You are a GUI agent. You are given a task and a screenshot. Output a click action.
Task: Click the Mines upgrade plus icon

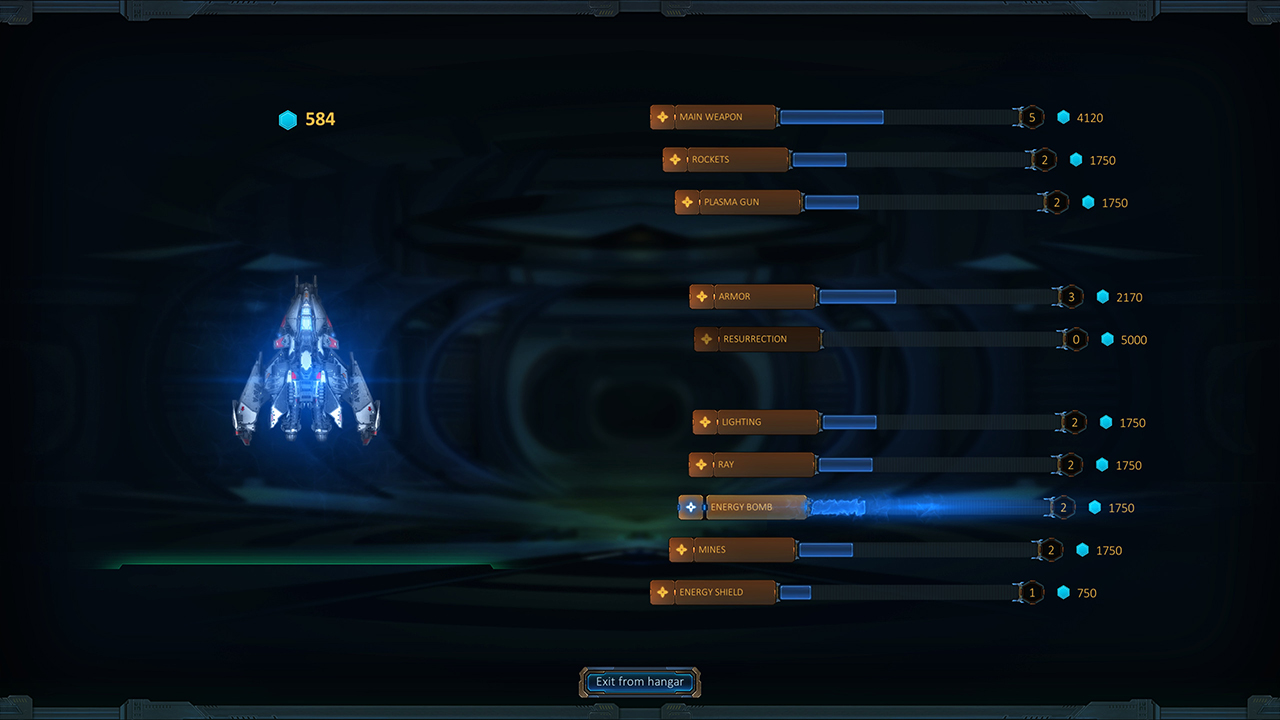coord(681,550)
